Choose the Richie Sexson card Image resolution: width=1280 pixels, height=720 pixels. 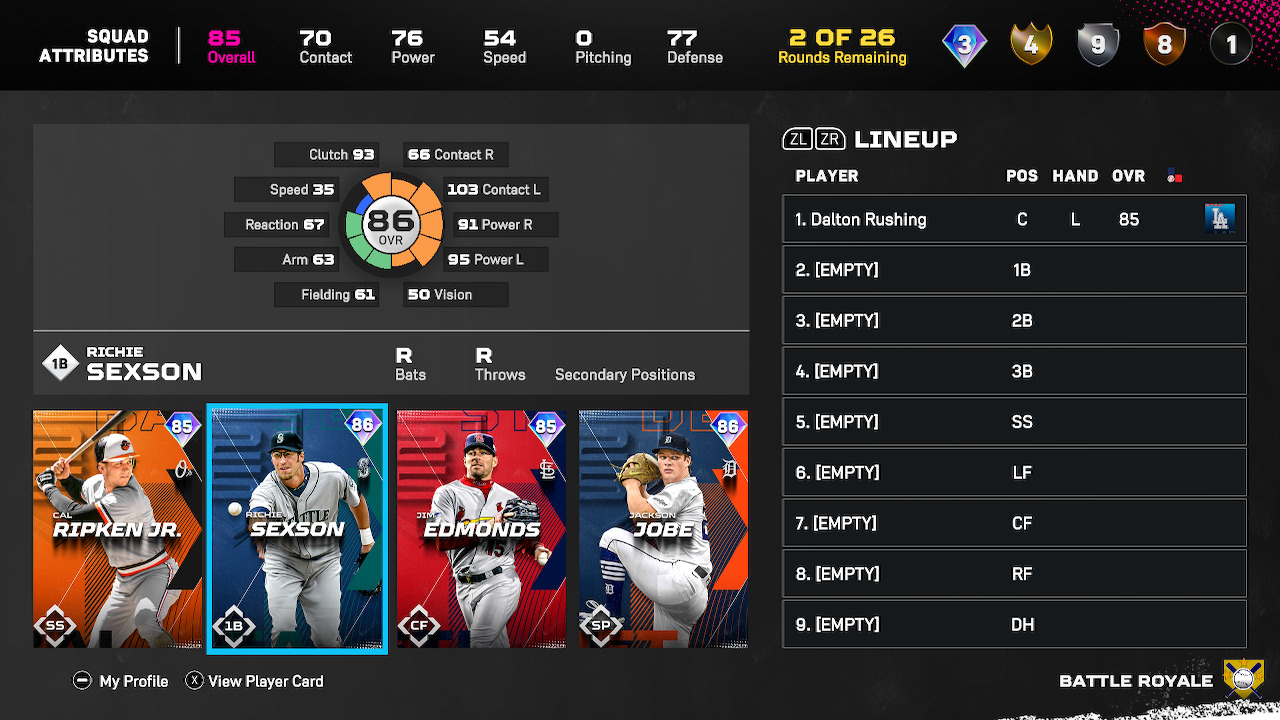[296, 529]
